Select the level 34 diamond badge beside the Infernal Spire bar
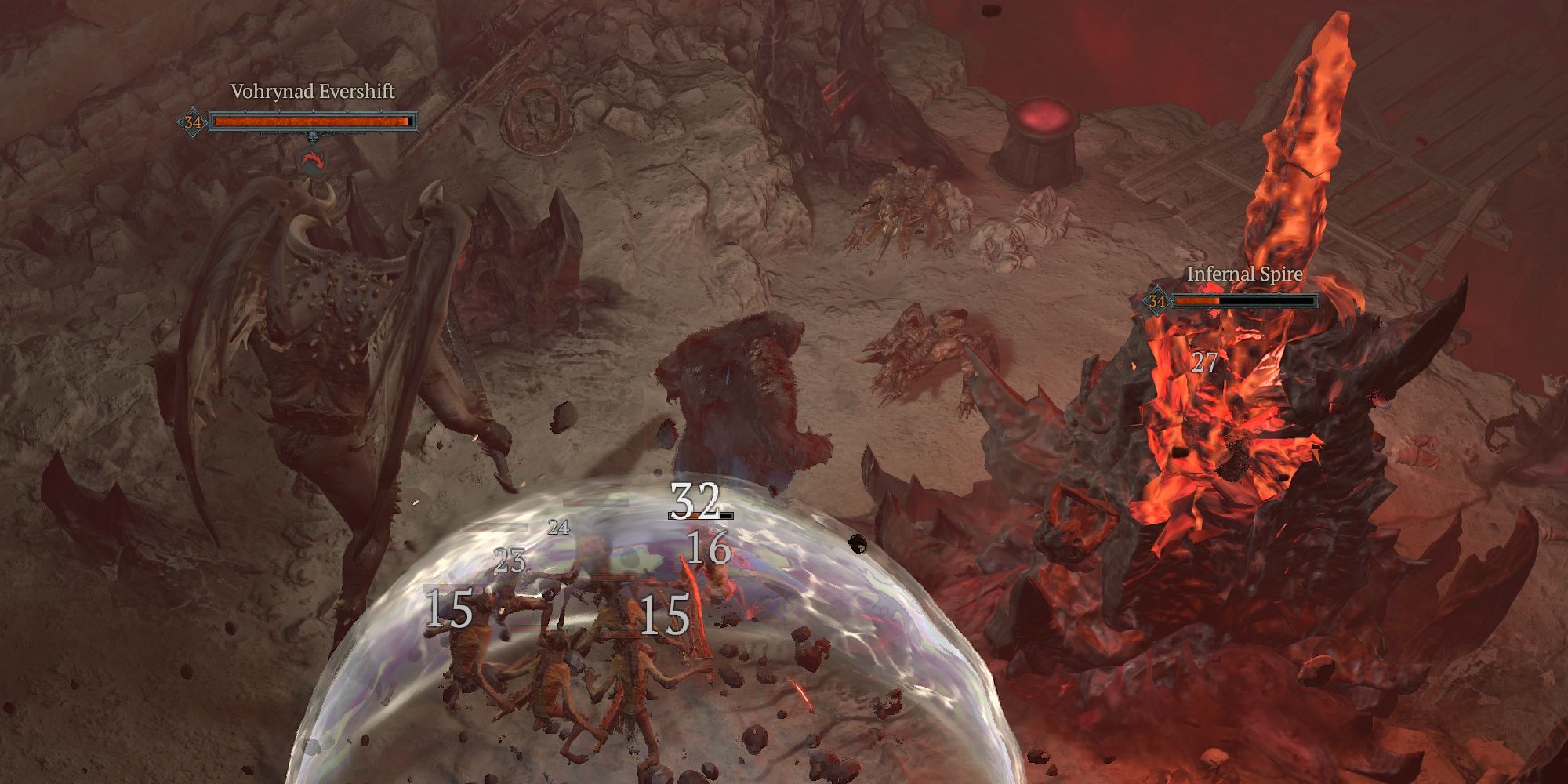Viewport: 1568px width, 784px height. tap(1157, 302)
